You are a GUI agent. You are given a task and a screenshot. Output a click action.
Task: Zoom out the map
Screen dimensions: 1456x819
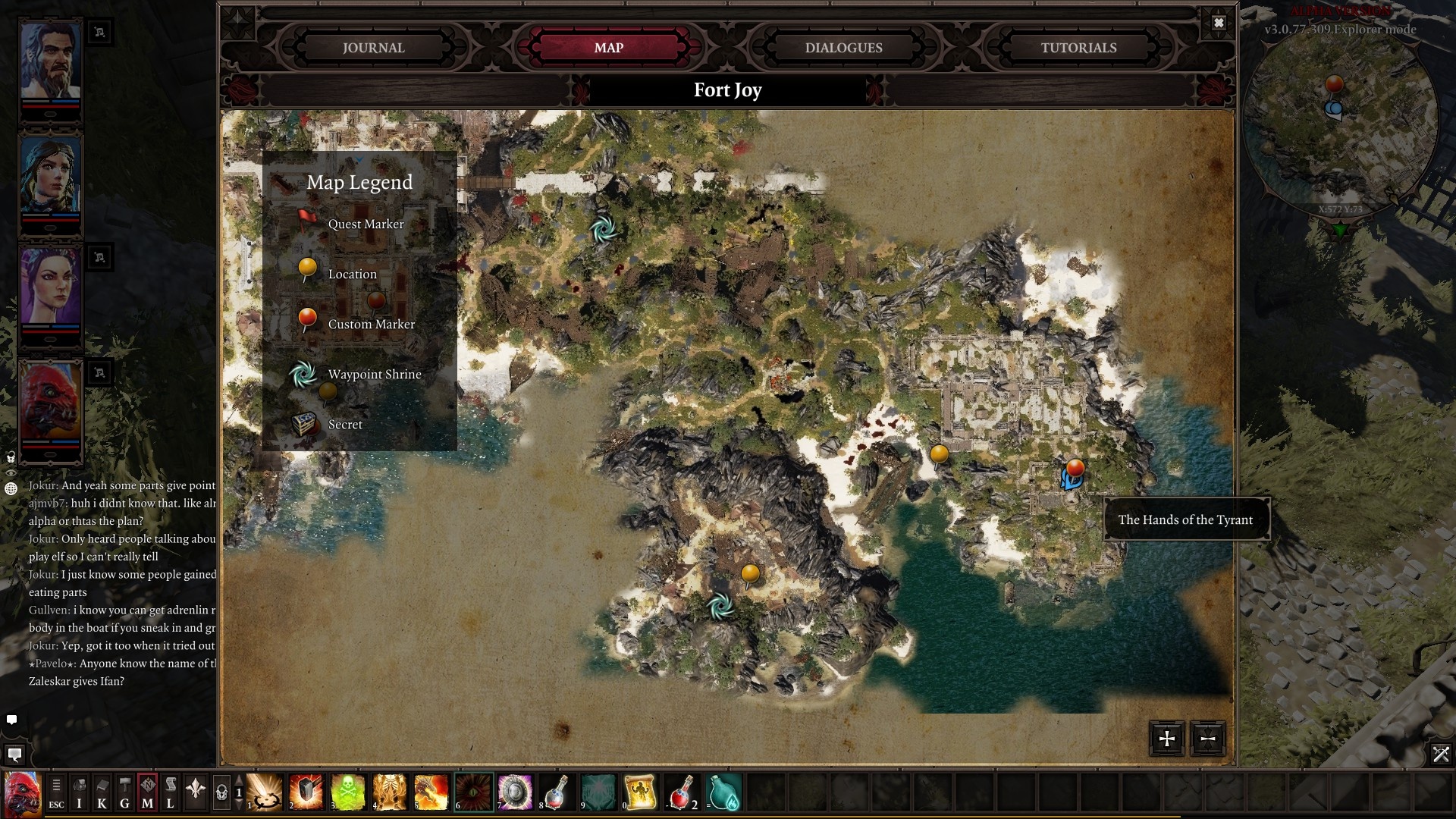[x=1208, y=739]
